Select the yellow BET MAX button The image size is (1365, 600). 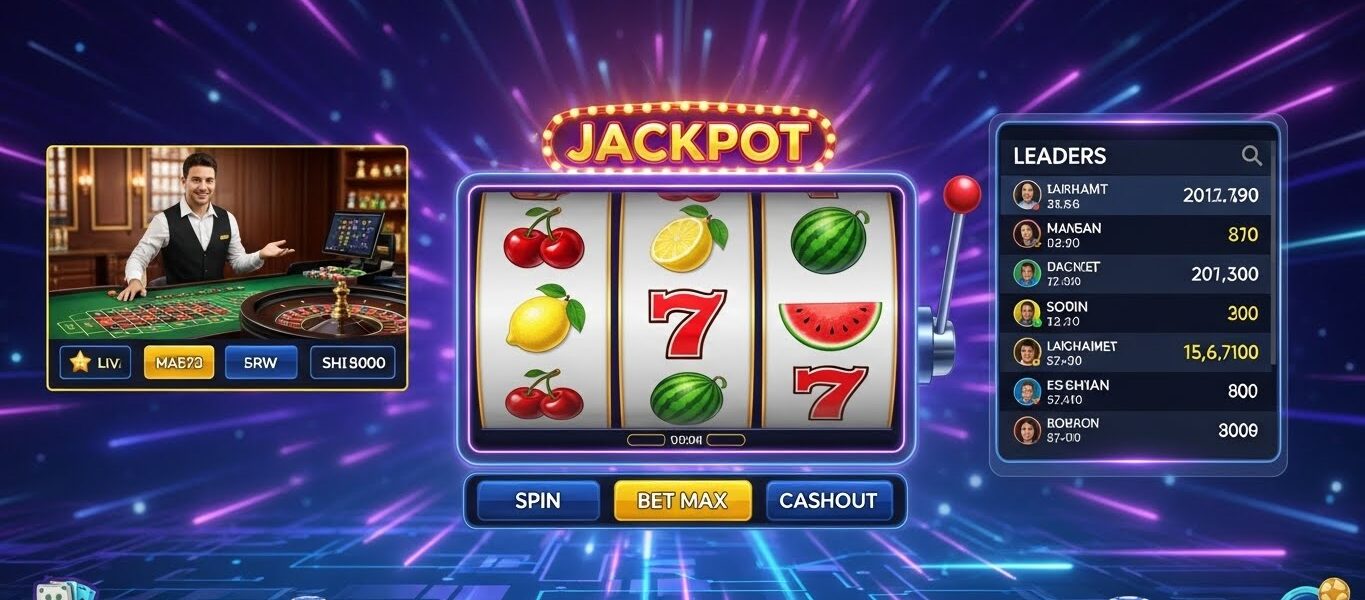(x=682, y=501)
